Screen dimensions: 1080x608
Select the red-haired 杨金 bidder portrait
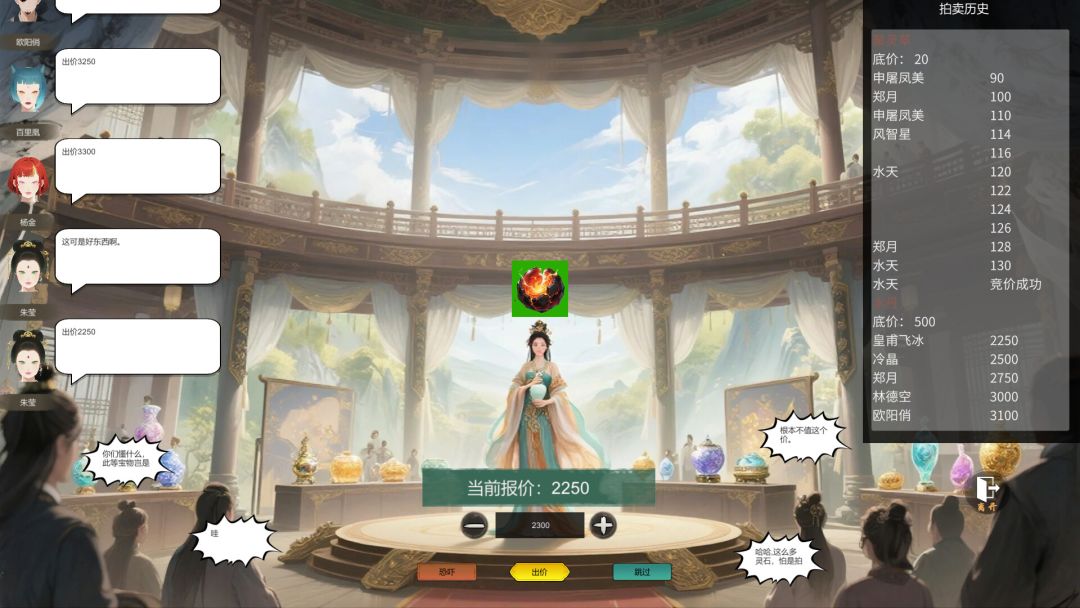click(x=28, y=182)
